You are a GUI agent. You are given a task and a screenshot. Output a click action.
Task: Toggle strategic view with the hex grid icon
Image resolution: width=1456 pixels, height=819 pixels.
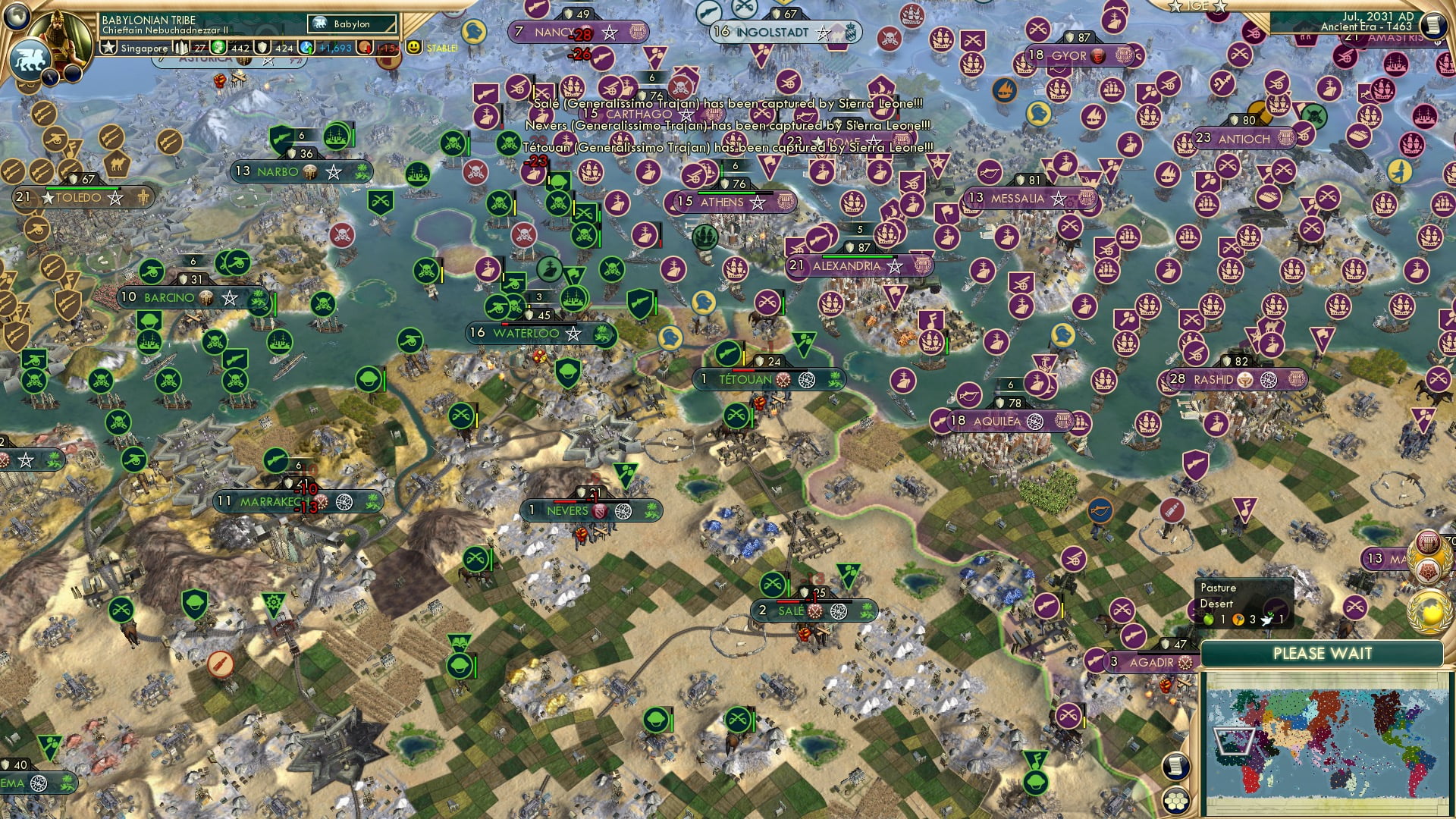(1175, 800)
